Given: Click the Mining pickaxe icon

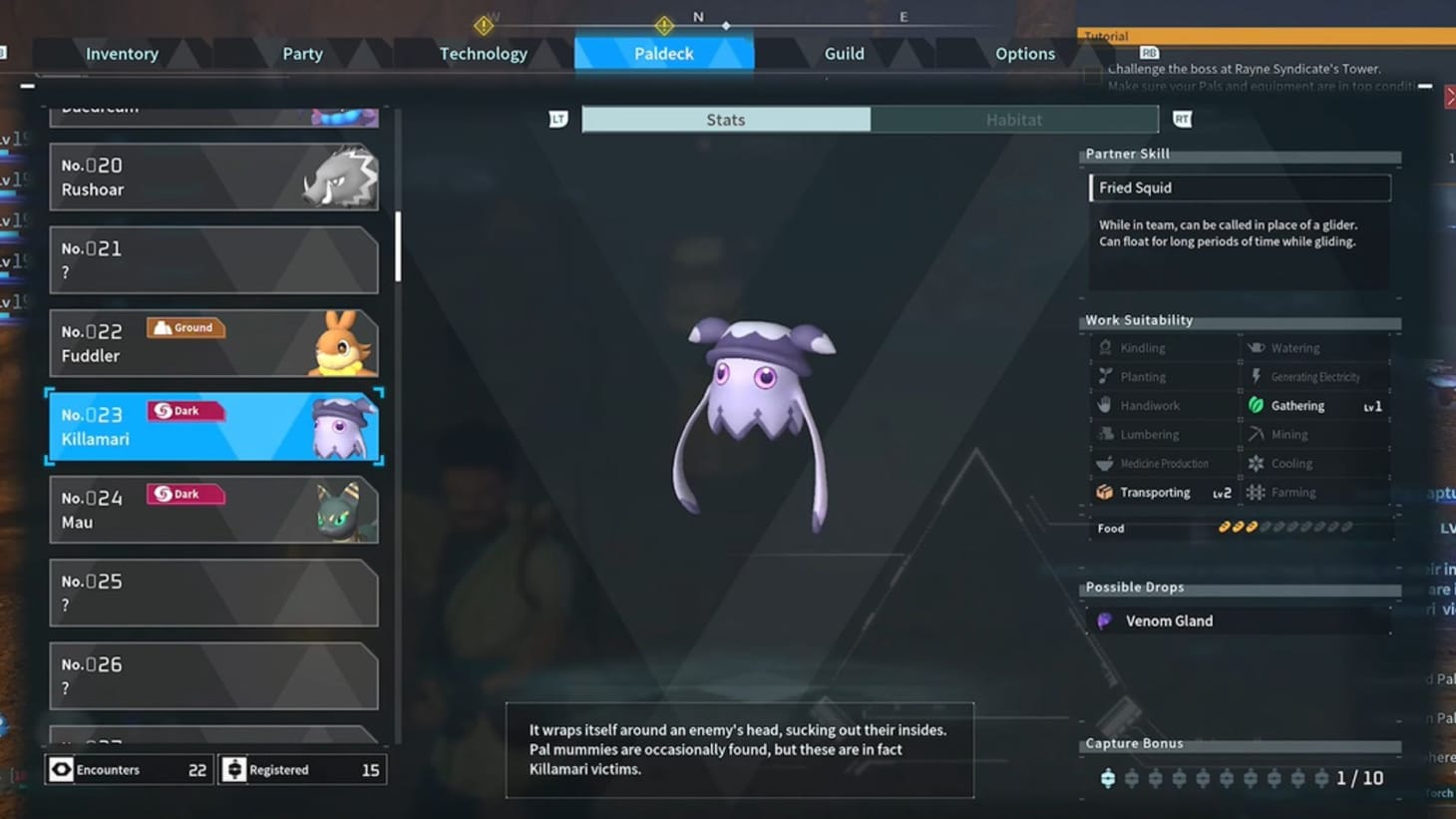Looking at the screenshot, I should pos(1256,434).
